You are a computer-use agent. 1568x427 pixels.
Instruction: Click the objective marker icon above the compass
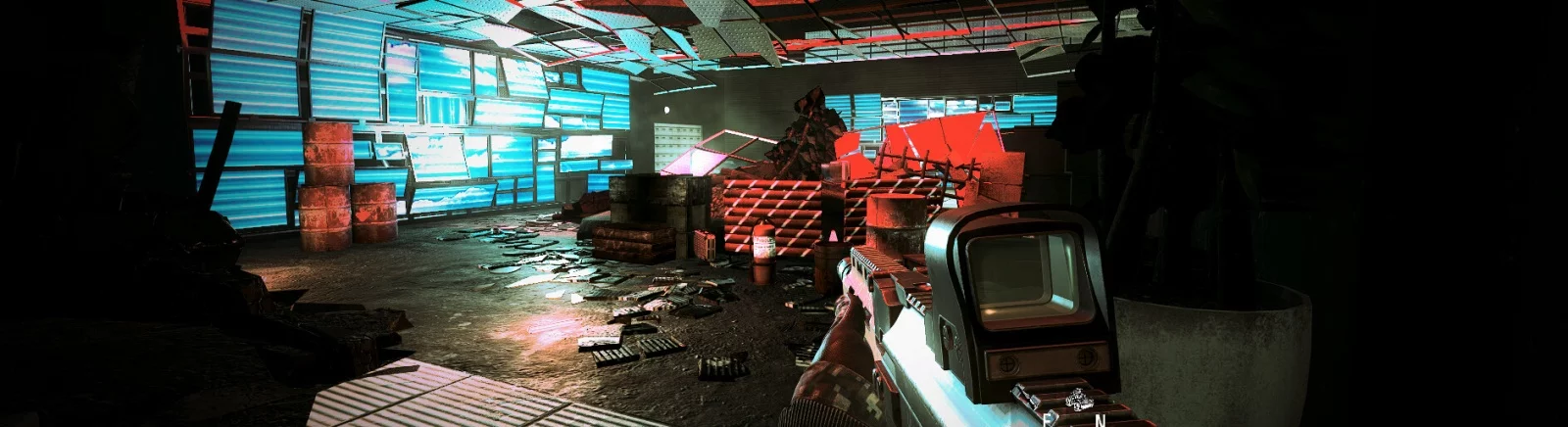(x=1079, y=399)
